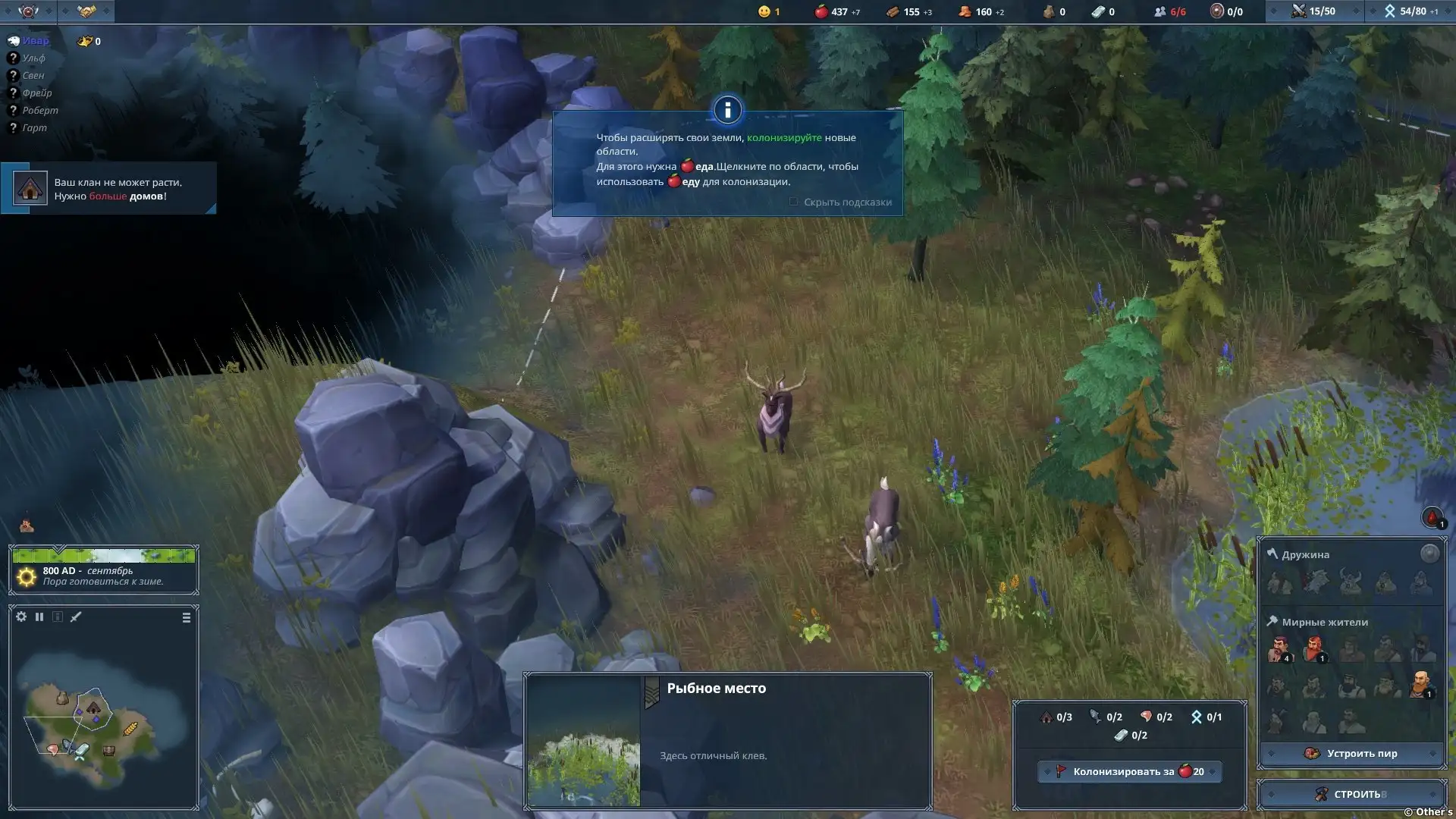Select the idle villager icon above the calendar
The height and width of the screenshot is (819, 1456).
pos(27,525)
